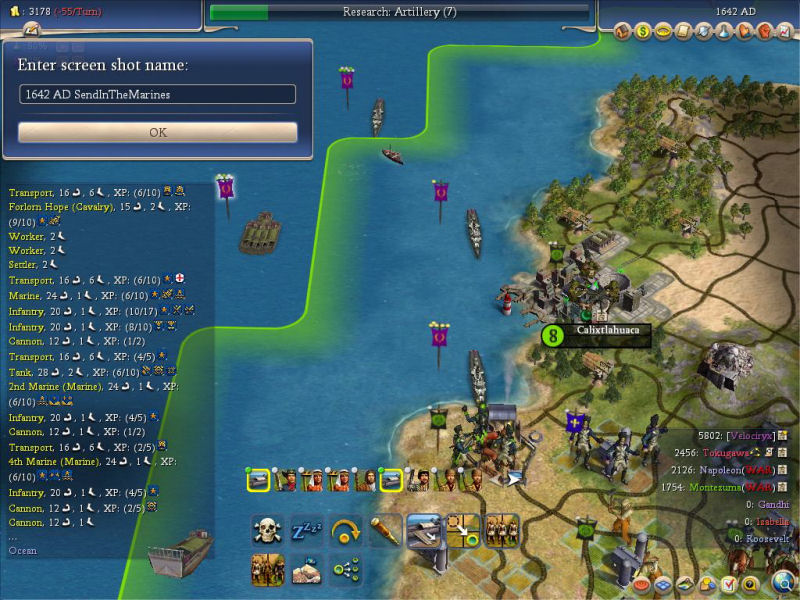Contact Napoleon from the score list
800x600 pixels.
[x=736, y=470]
